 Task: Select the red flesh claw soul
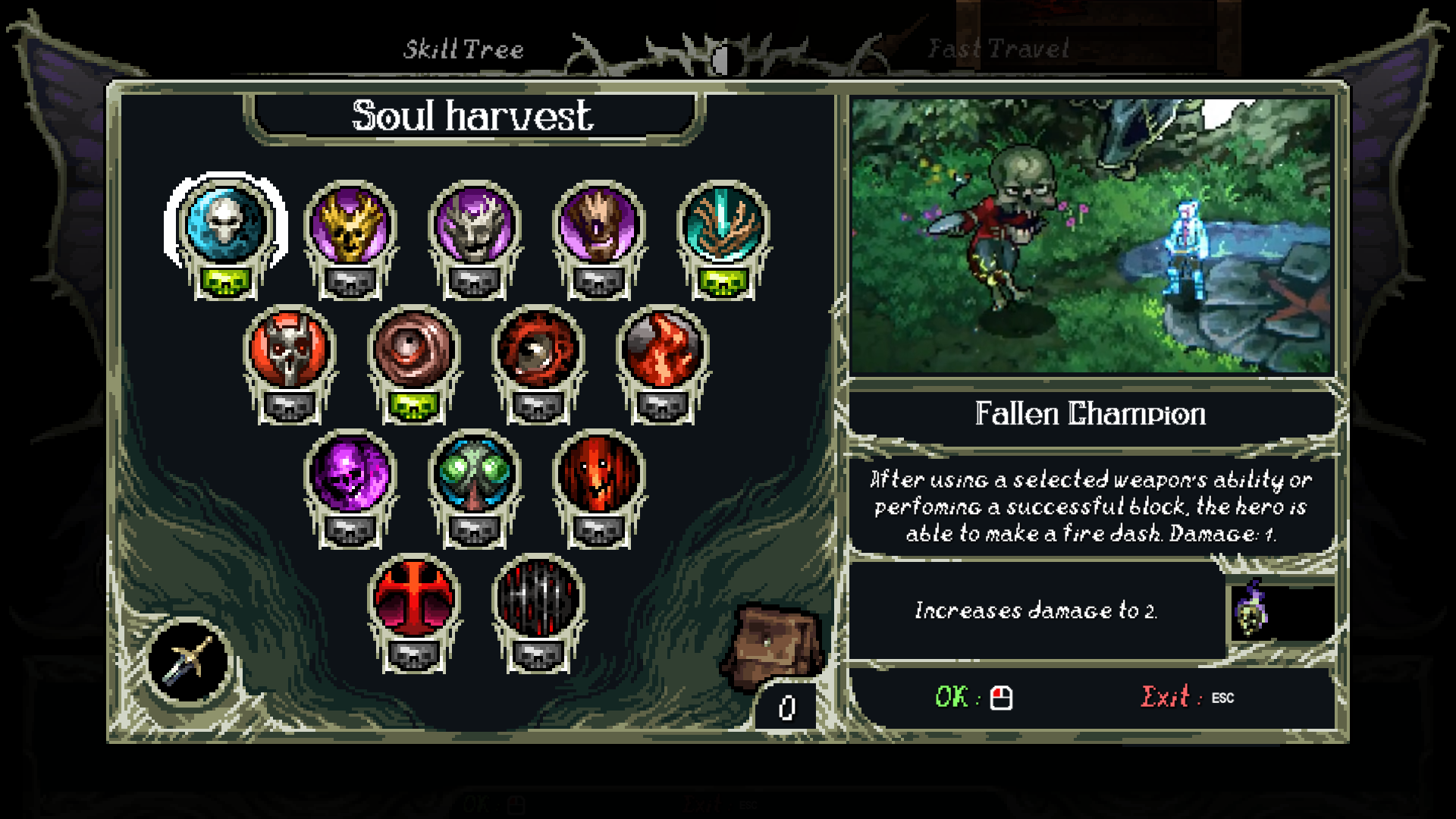(662, 350)
